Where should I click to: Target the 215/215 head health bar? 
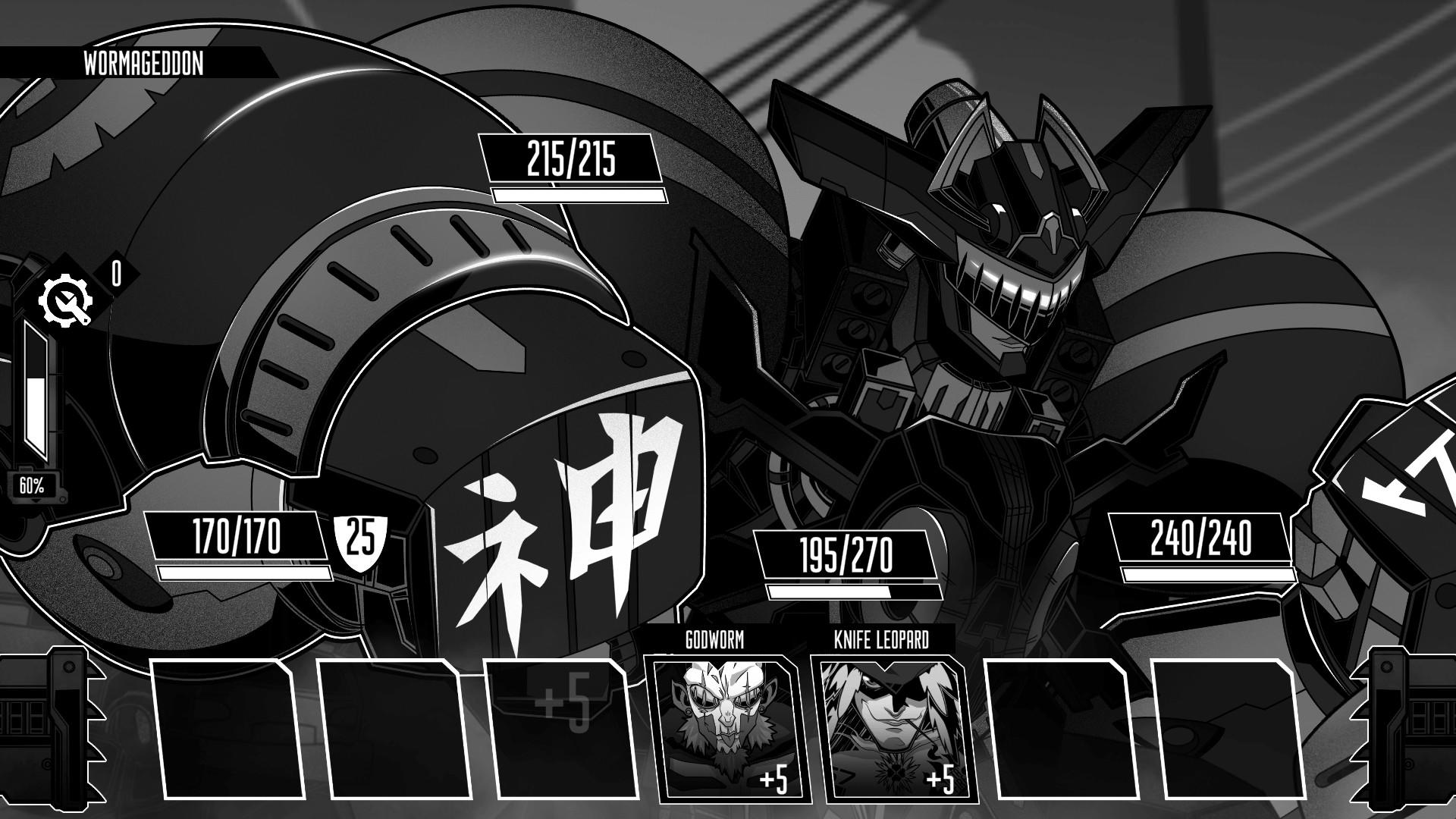(x=570, y=159)
